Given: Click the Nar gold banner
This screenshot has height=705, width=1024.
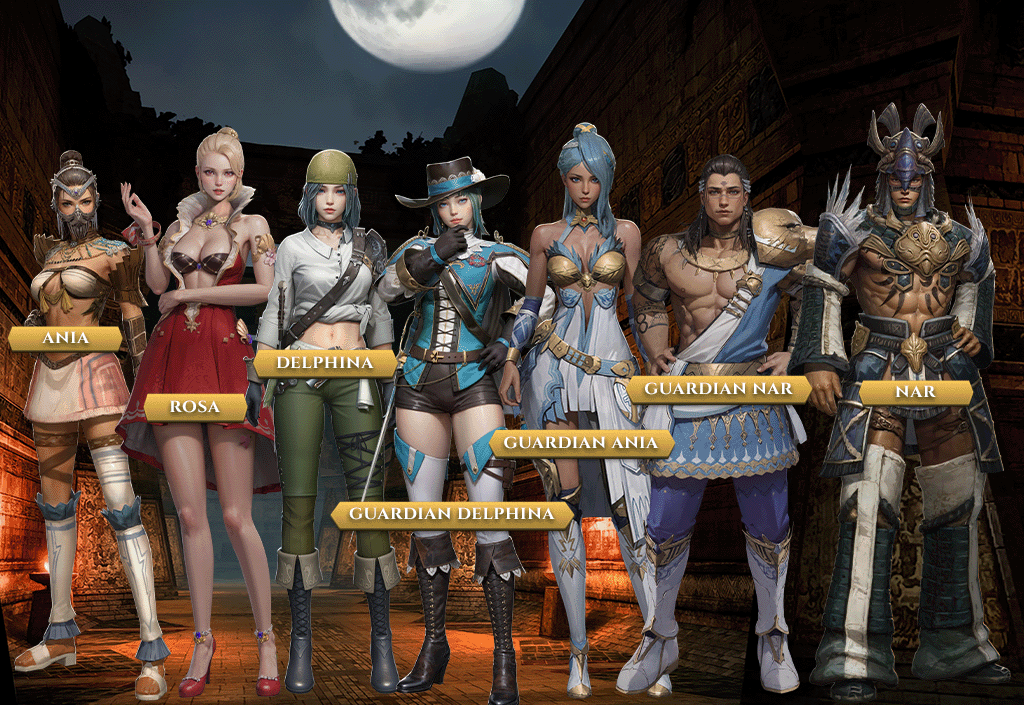Looking at the screenshot, I should pyautogui.click(x=915, y=391).
